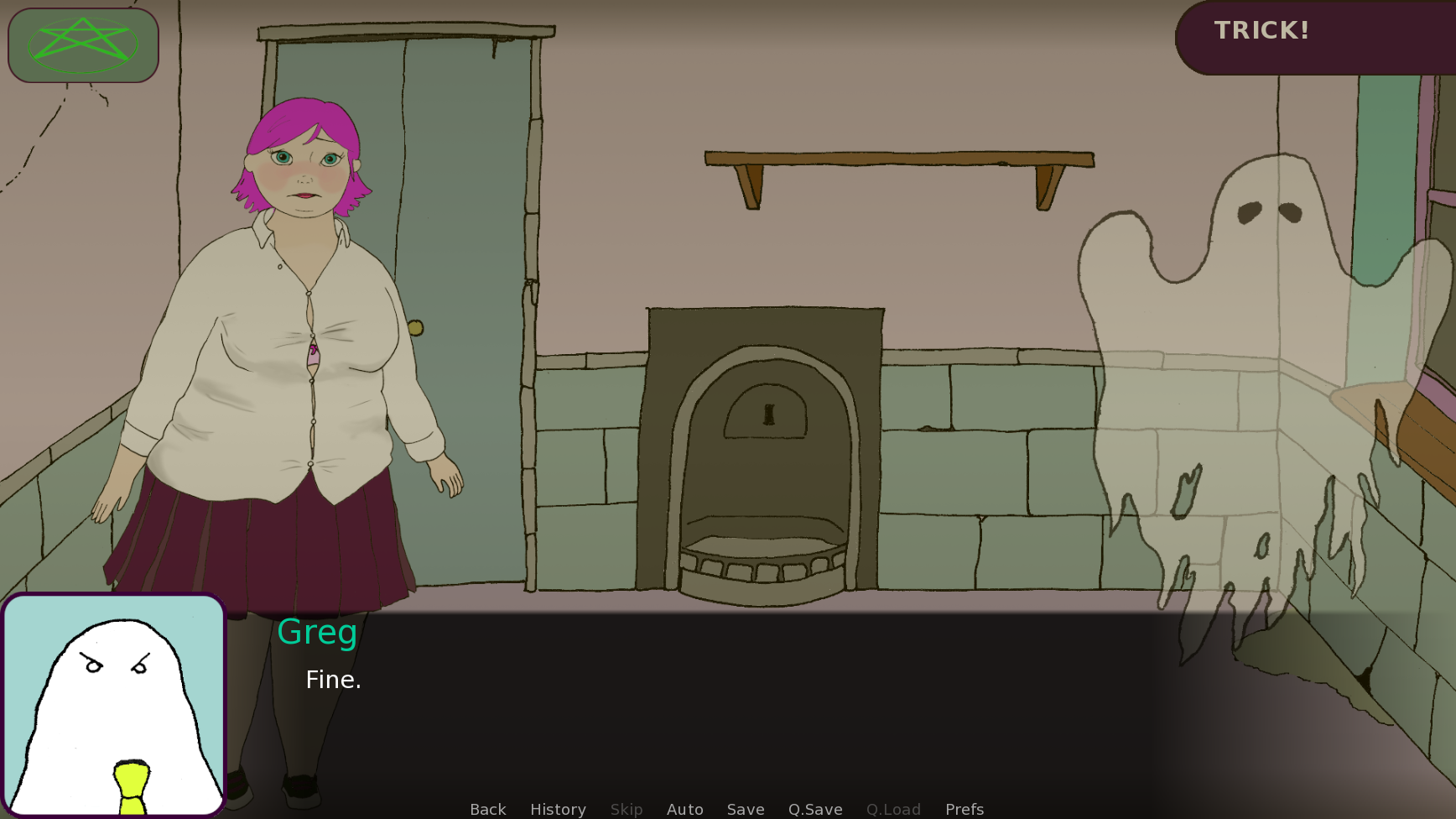Click Greg's yellow bowtie
This screenshot has width=1456, height=819.
tap(131, 785)
